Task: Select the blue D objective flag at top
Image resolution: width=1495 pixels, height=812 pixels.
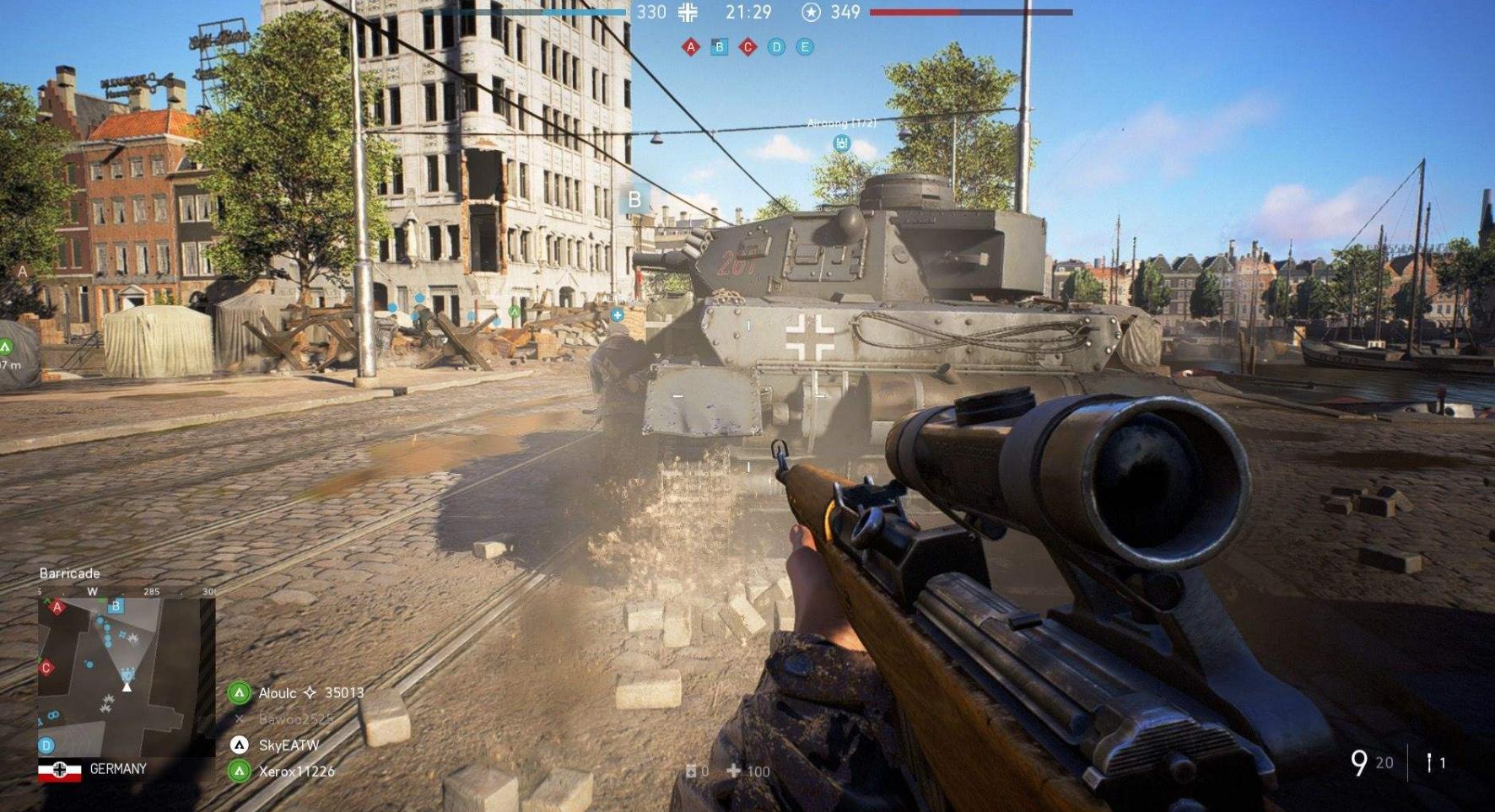Action: point(777,47)
